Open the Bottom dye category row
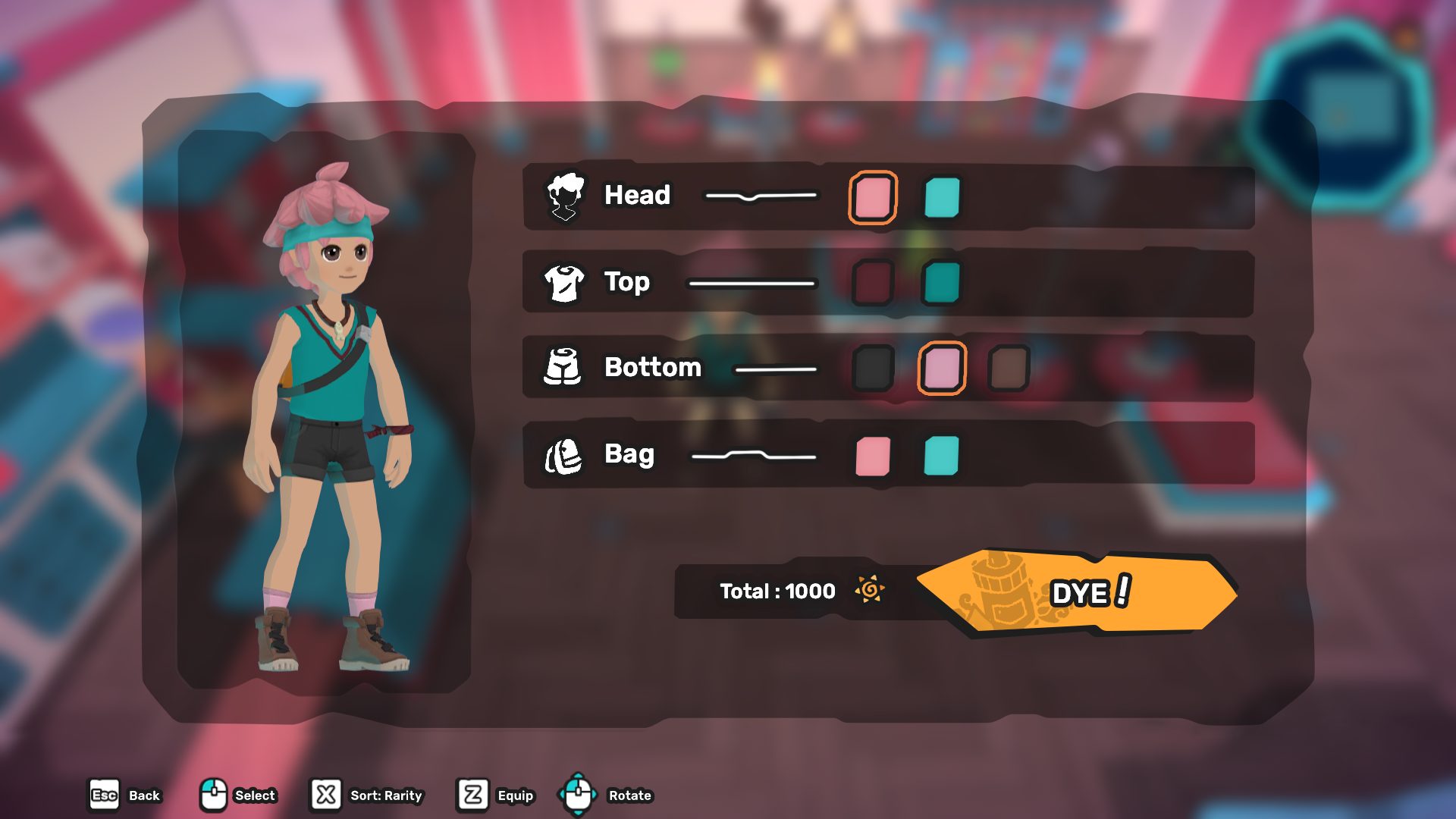The width and height of the screenshot is (1456, 819). pyautogui.click(x=652, y=368)
